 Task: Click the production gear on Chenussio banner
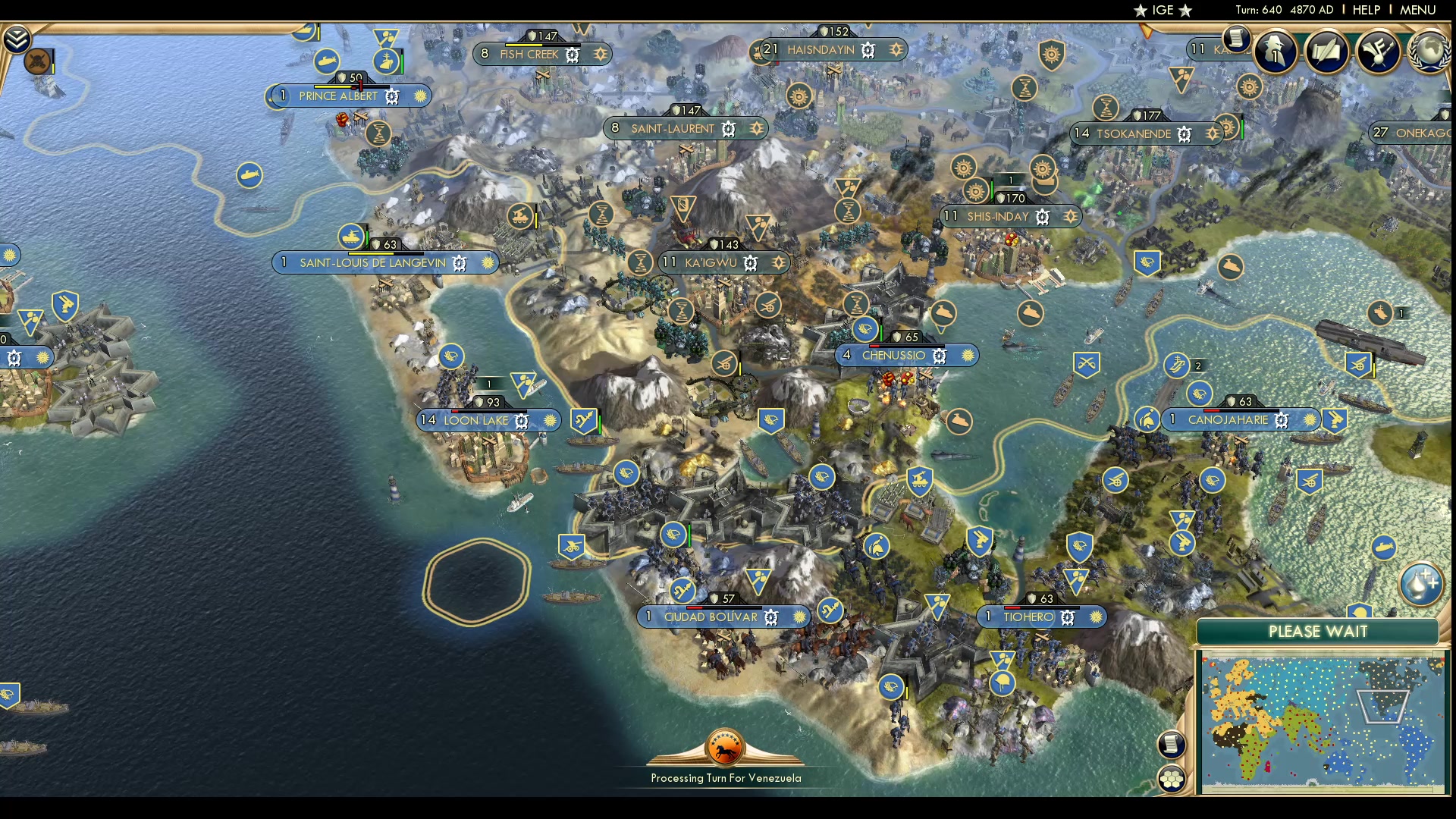[939, 355]
